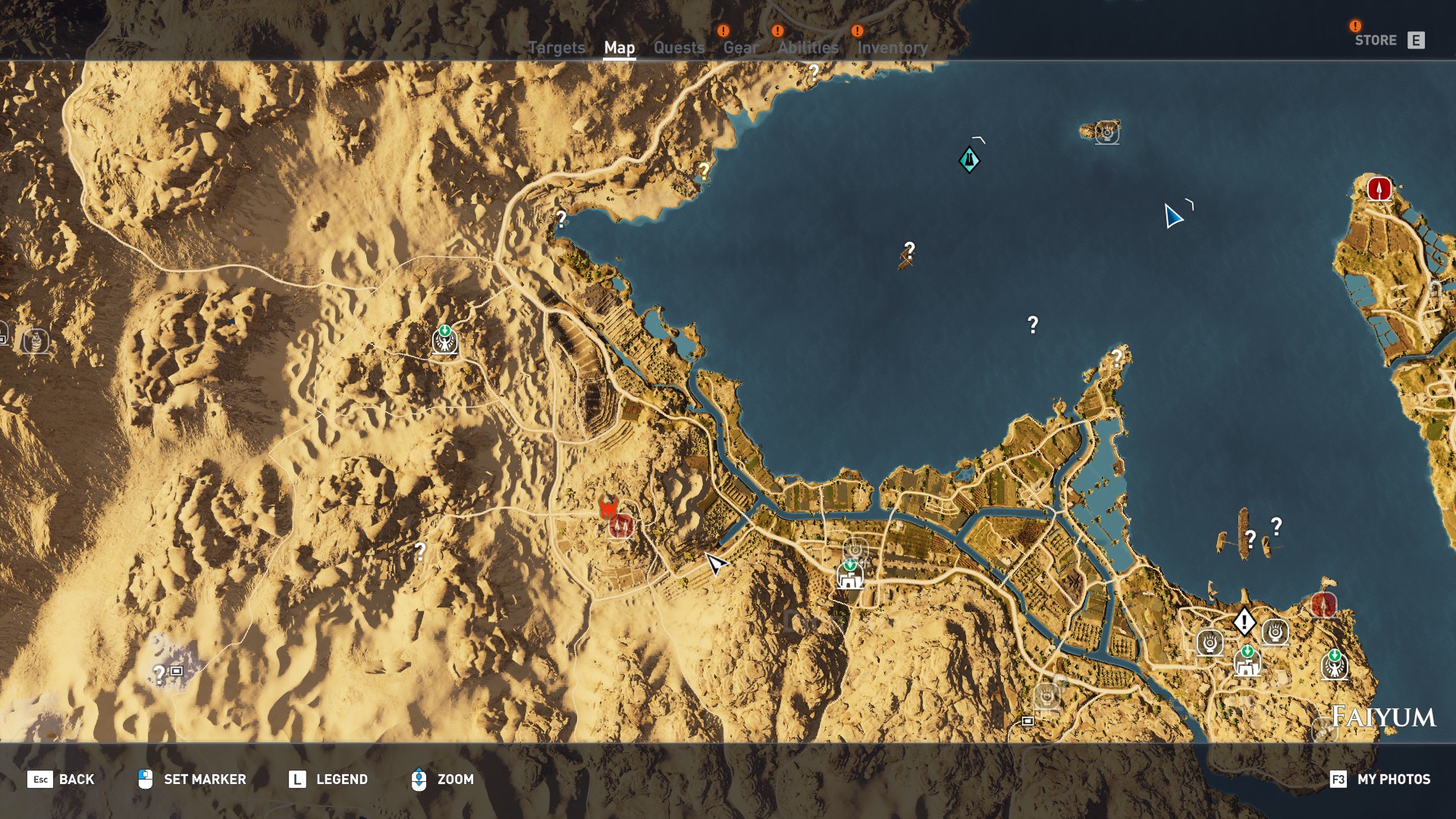
Task: Open the Inventory tab
Action: [892, 48]
